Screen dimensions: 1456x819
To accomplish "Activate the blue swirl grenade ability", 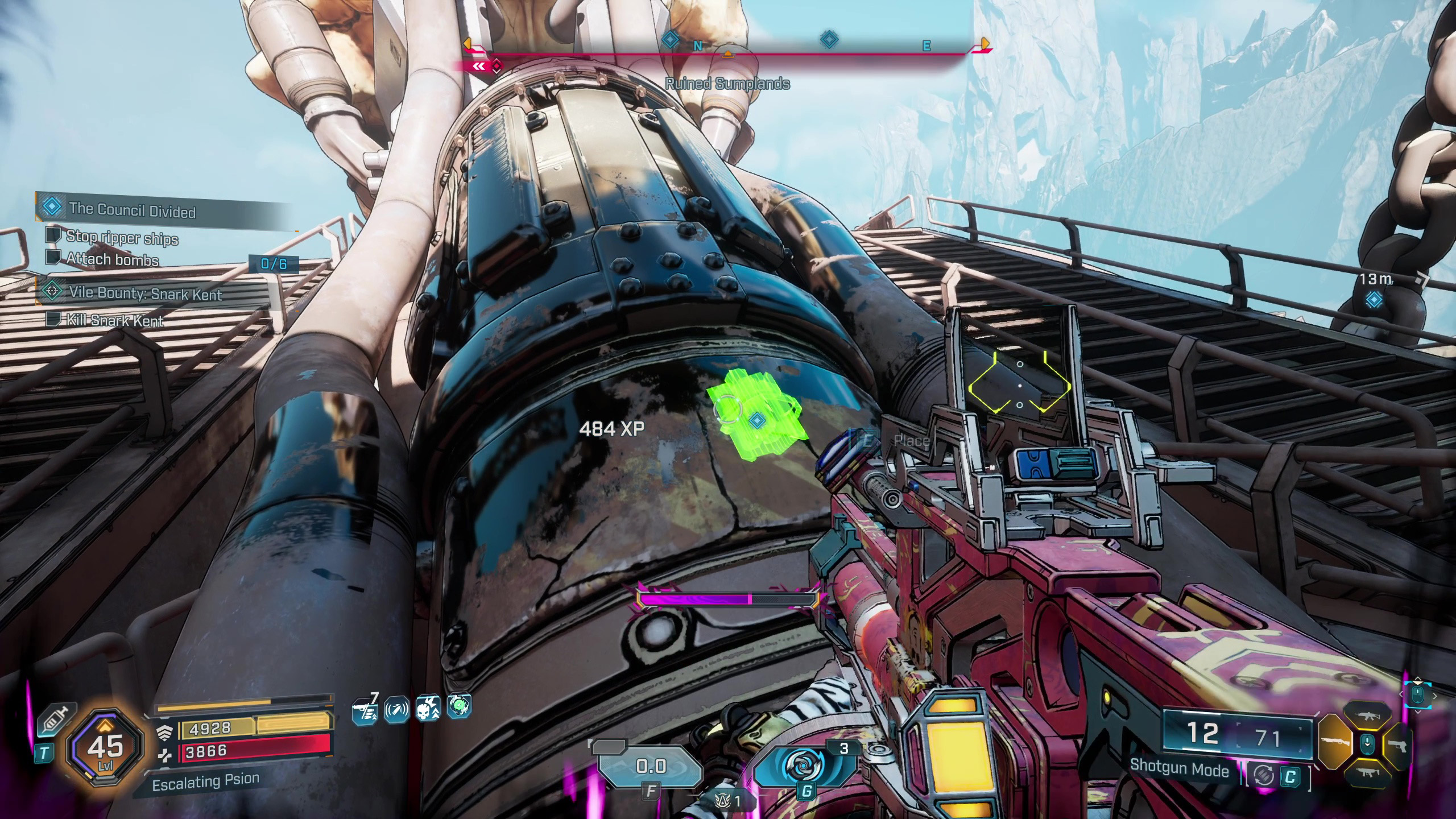I will [804, 766].
